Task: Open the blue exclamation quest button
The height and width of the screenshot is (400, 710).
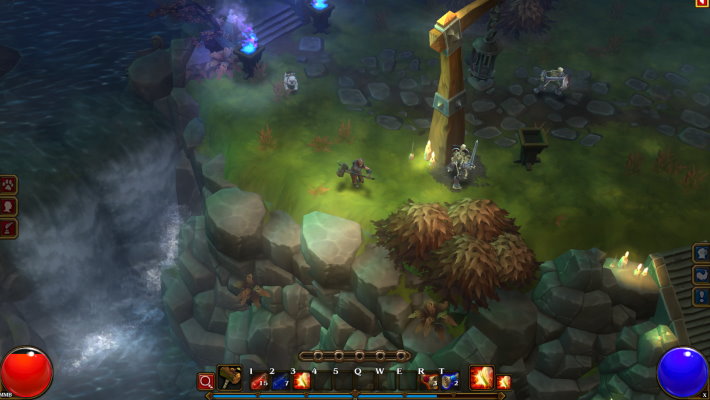Action: point(701,297)
